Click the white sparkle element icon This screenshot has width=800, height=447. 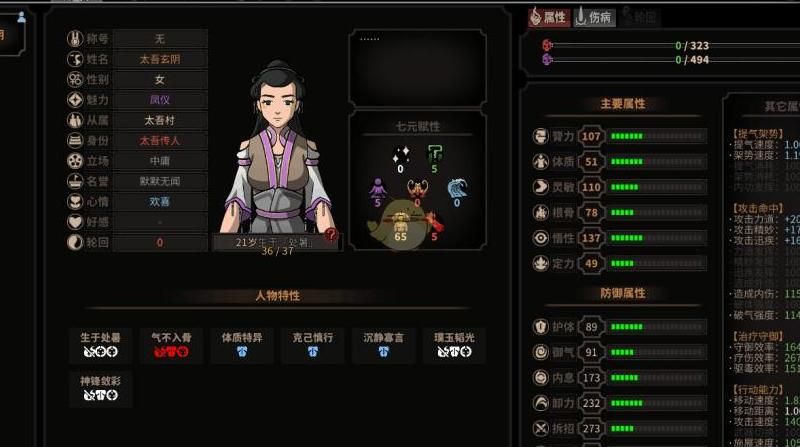coord(401,156)
